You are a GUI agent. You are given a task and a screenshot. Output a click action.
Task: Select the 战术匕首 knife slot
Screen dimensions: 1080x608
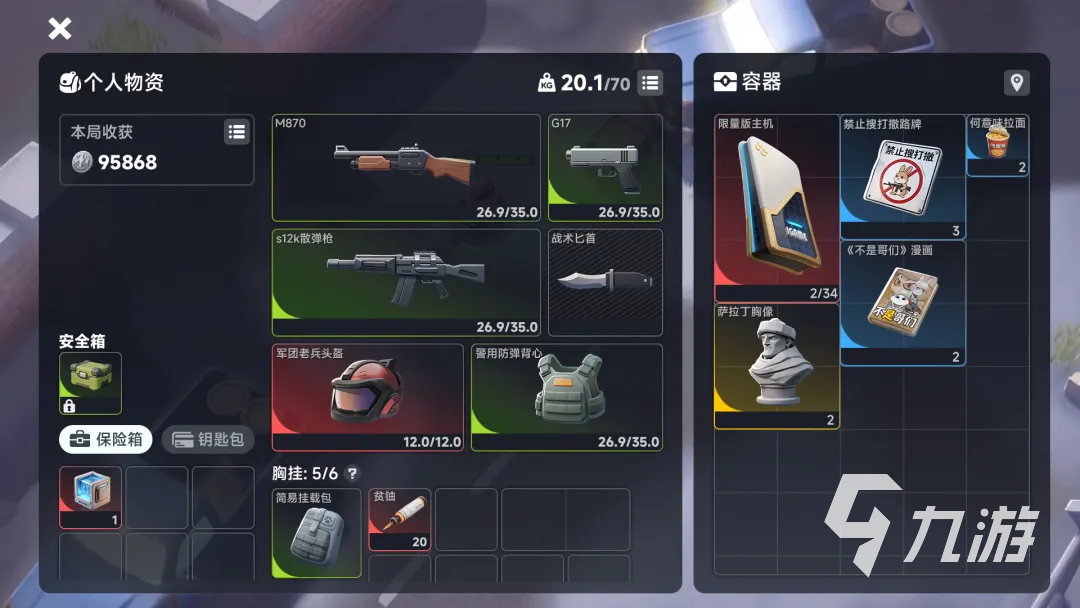[605, 282]
